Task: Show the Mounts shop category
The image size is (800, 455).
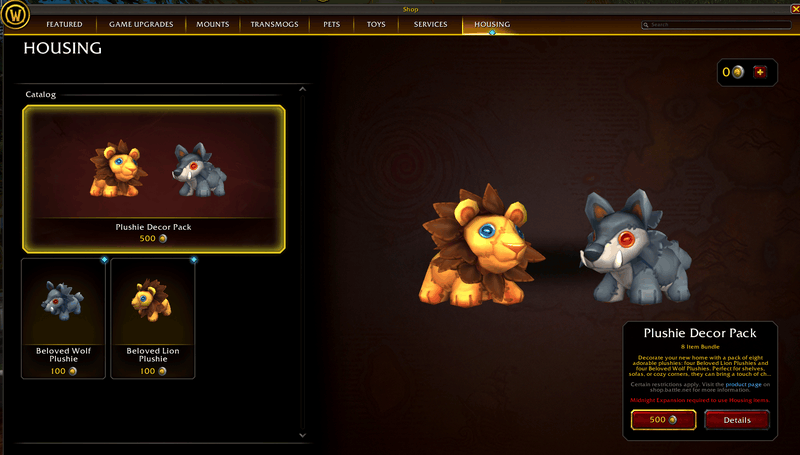Action: coord(212,24)
